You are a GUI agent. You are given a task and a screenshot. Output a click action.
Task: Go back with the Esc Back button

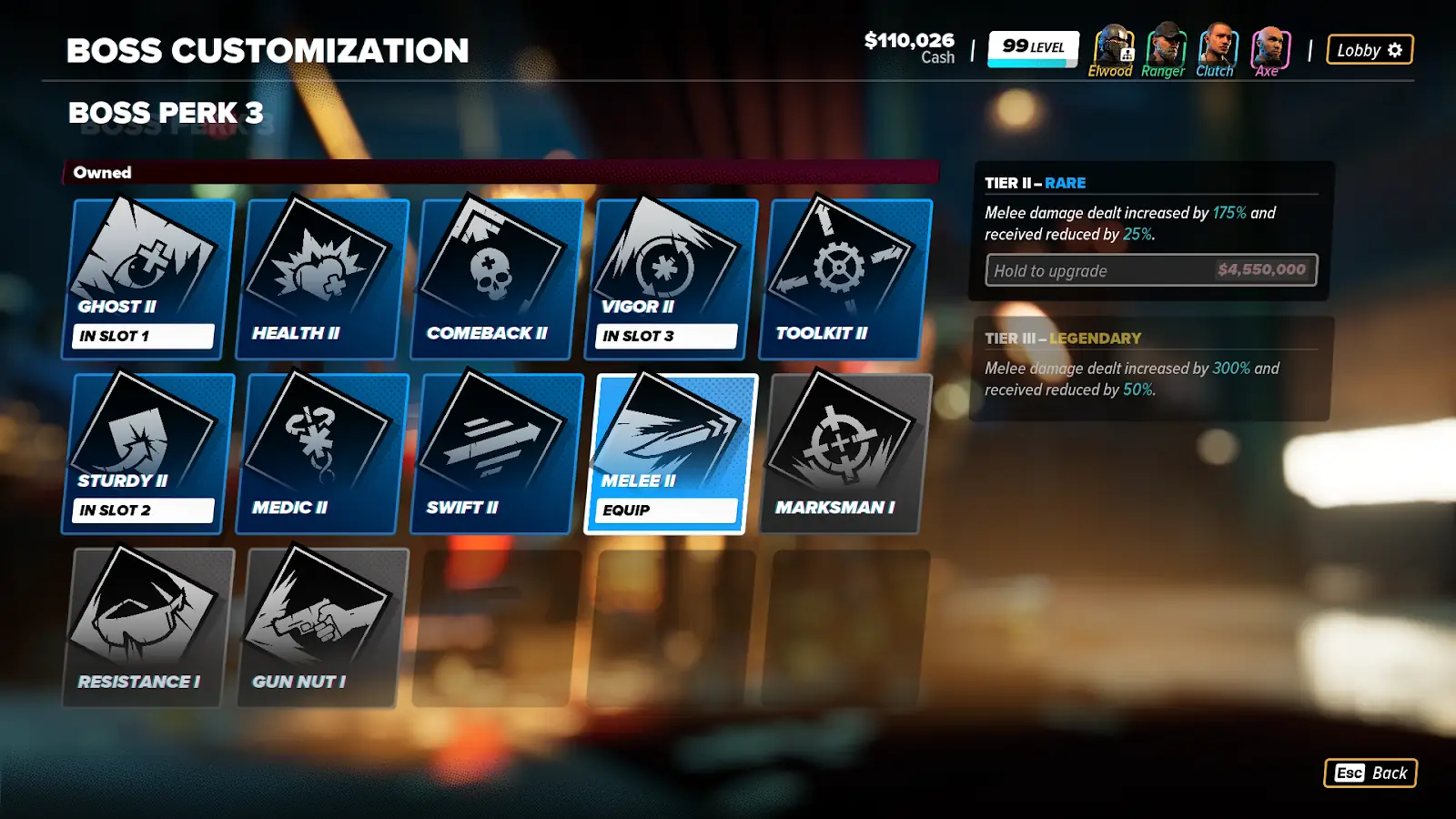point(1370,773)
